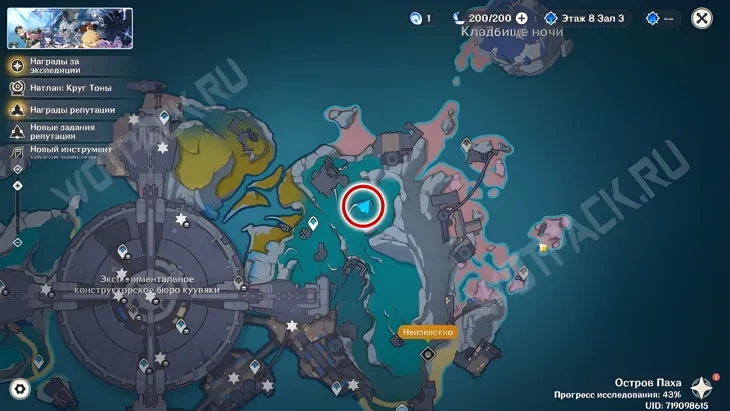Open the Spiral Abyss floor 8 indicator
This screenshot has height=411, width=730.
[584, 18]
